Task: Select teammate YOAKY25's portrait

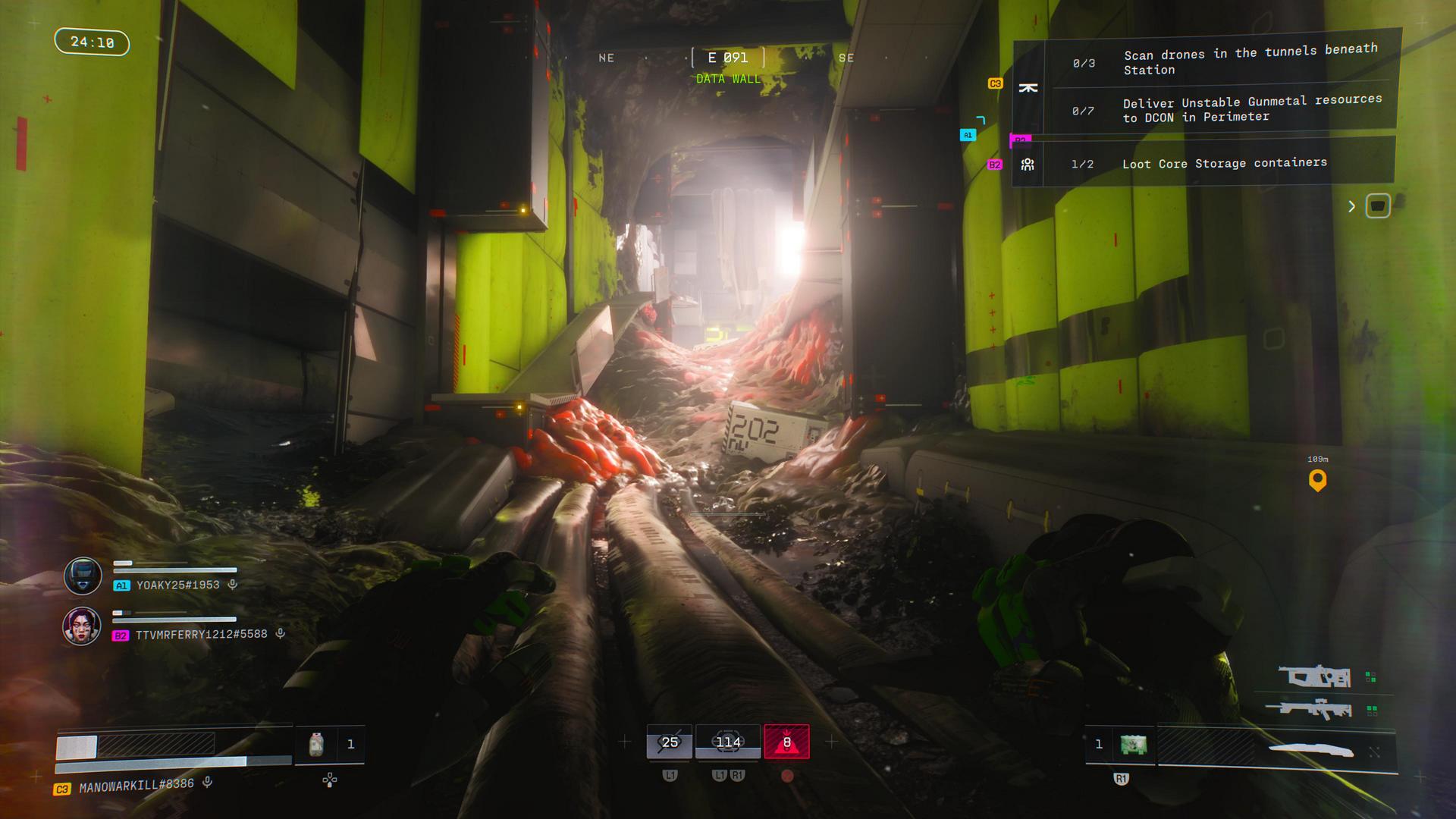Action: (82, 576)
